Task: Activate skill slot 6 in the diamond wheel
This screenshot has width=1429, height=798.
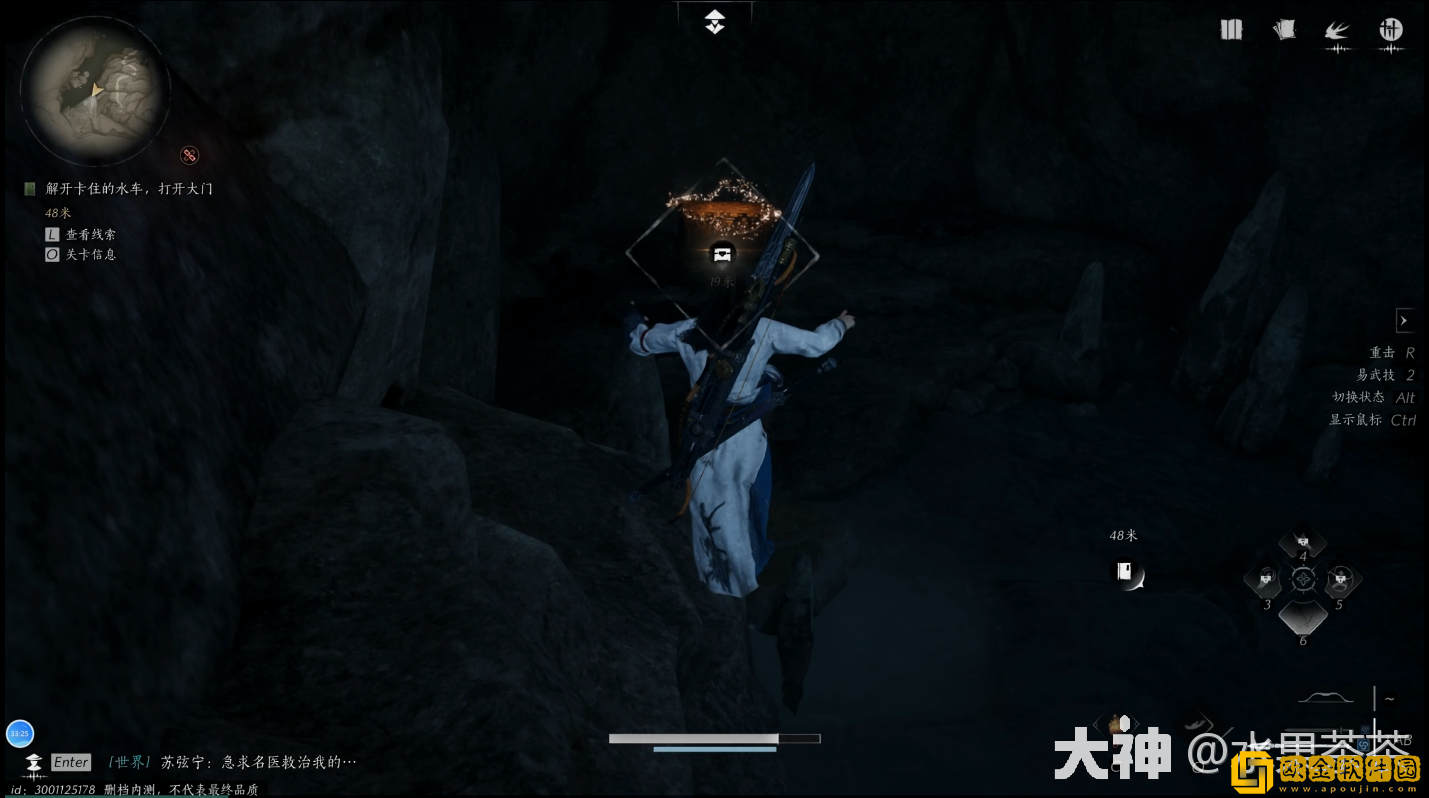Action: click(1302, 618)
